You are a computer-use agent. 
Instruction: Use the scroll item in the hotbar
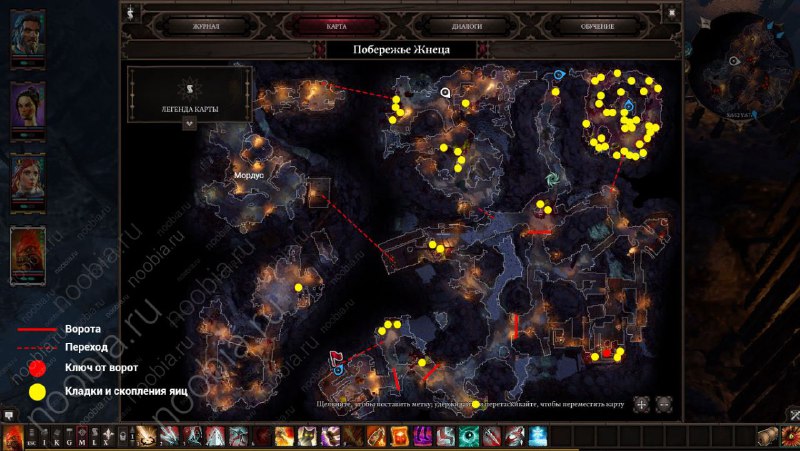pyautogui.click(x=768, y=436)
